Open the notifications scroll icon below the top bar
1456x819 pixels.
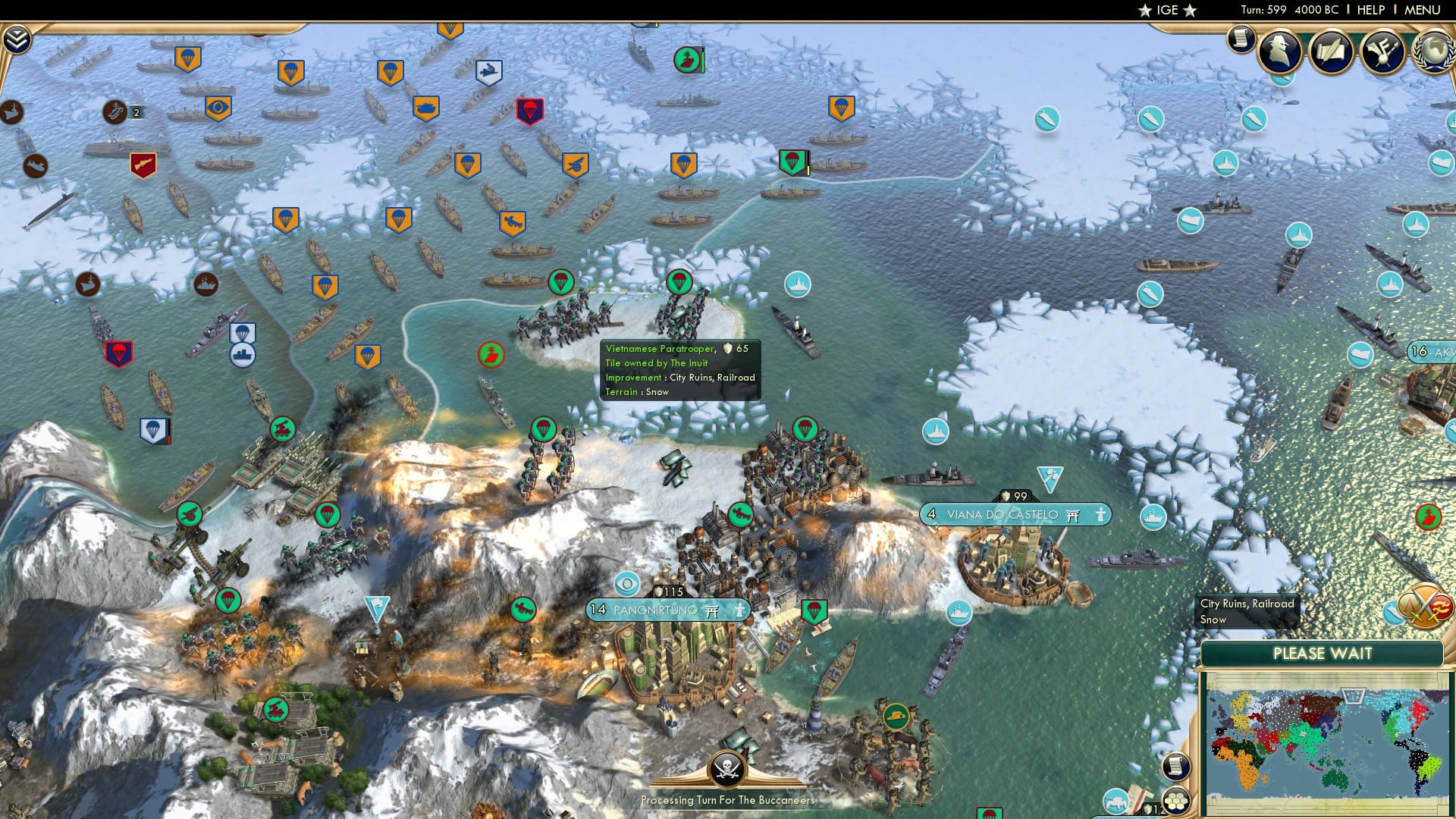(1241, 38)
